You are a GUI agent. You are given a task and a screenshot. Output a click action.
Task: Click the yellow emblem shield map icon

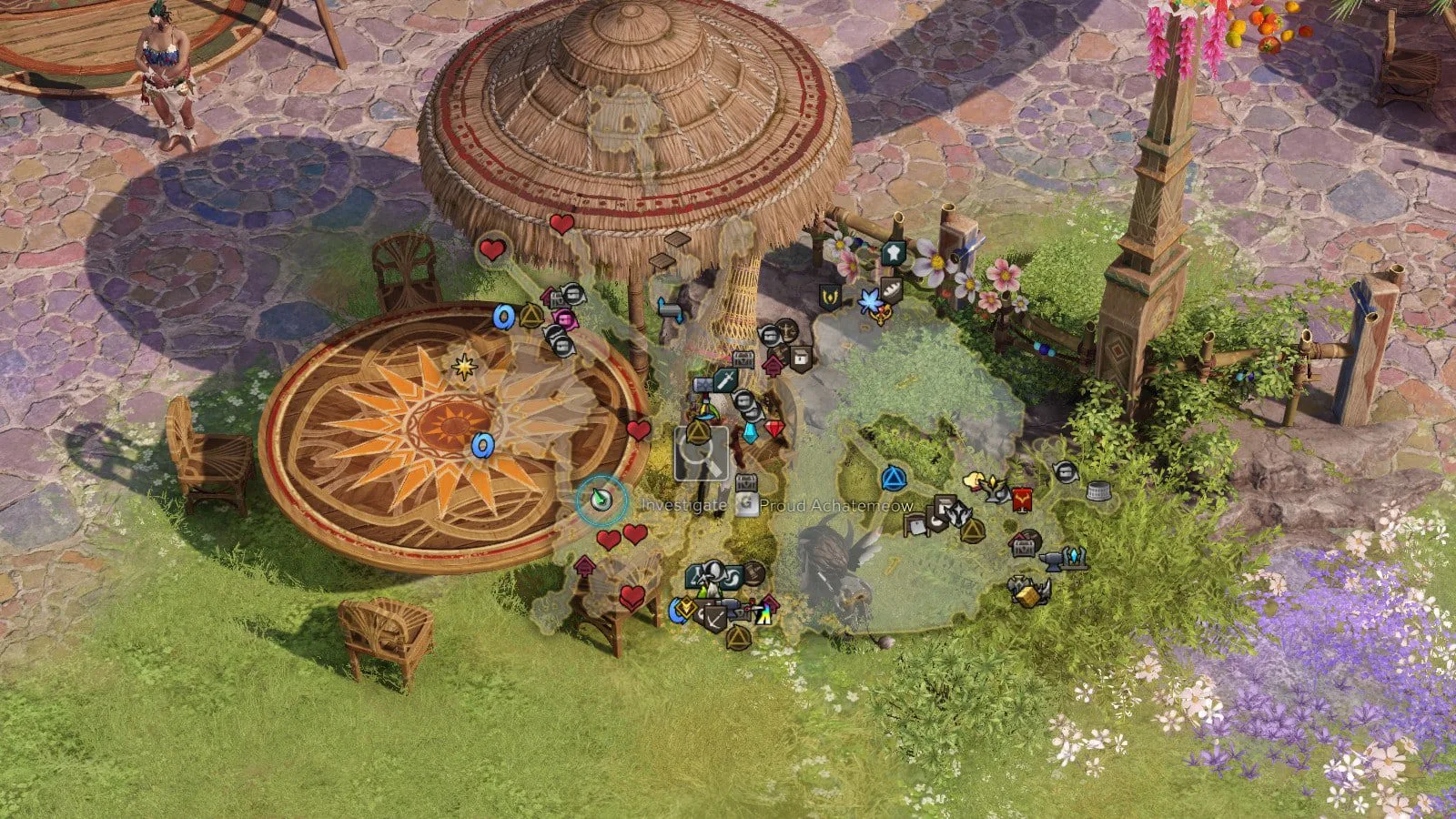point(829,297)
